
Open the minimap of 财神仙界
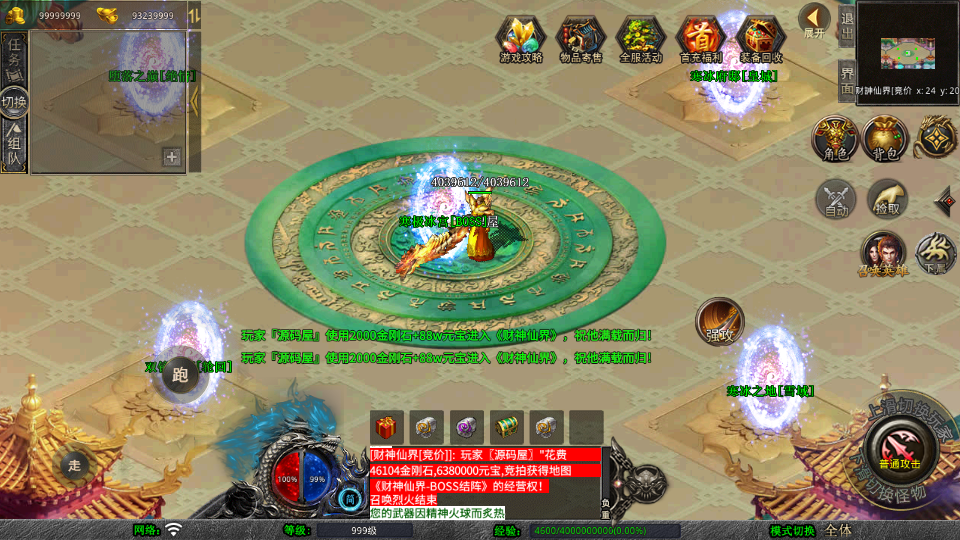click(x=908, y=49)
